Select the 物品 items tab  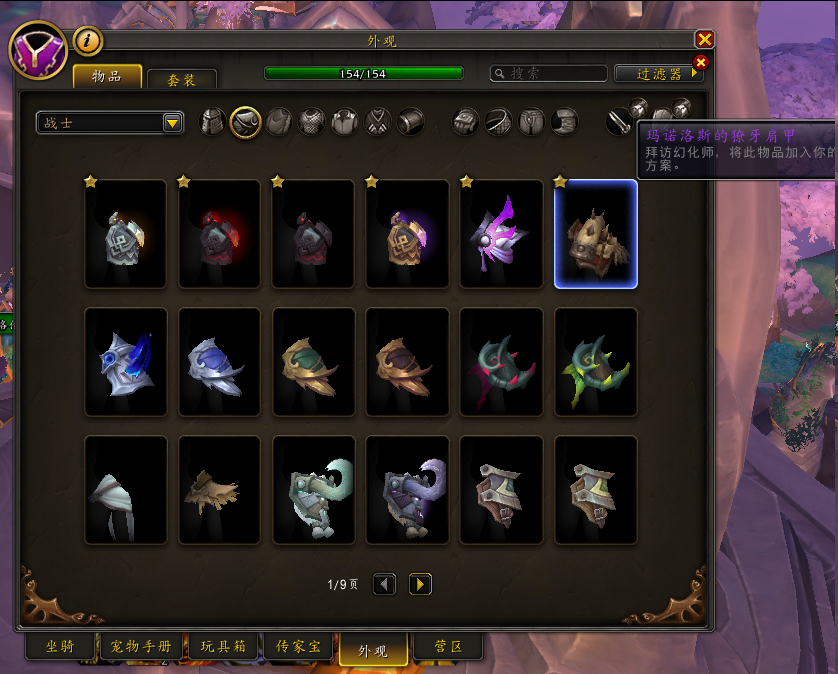pyautogui.click(x=106, y=77)
